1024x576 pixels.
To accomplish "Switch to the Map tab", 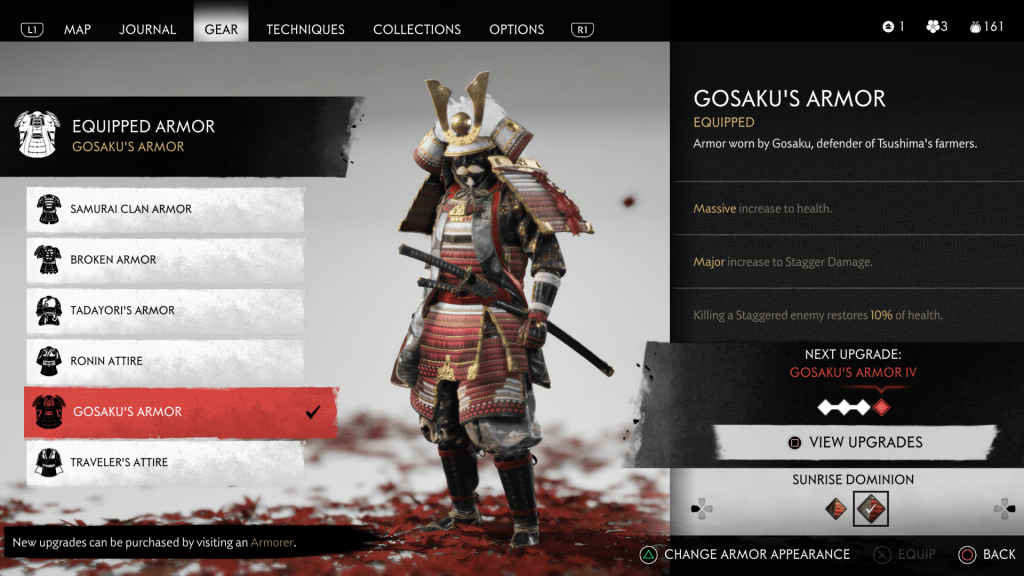I will point(77,29).
